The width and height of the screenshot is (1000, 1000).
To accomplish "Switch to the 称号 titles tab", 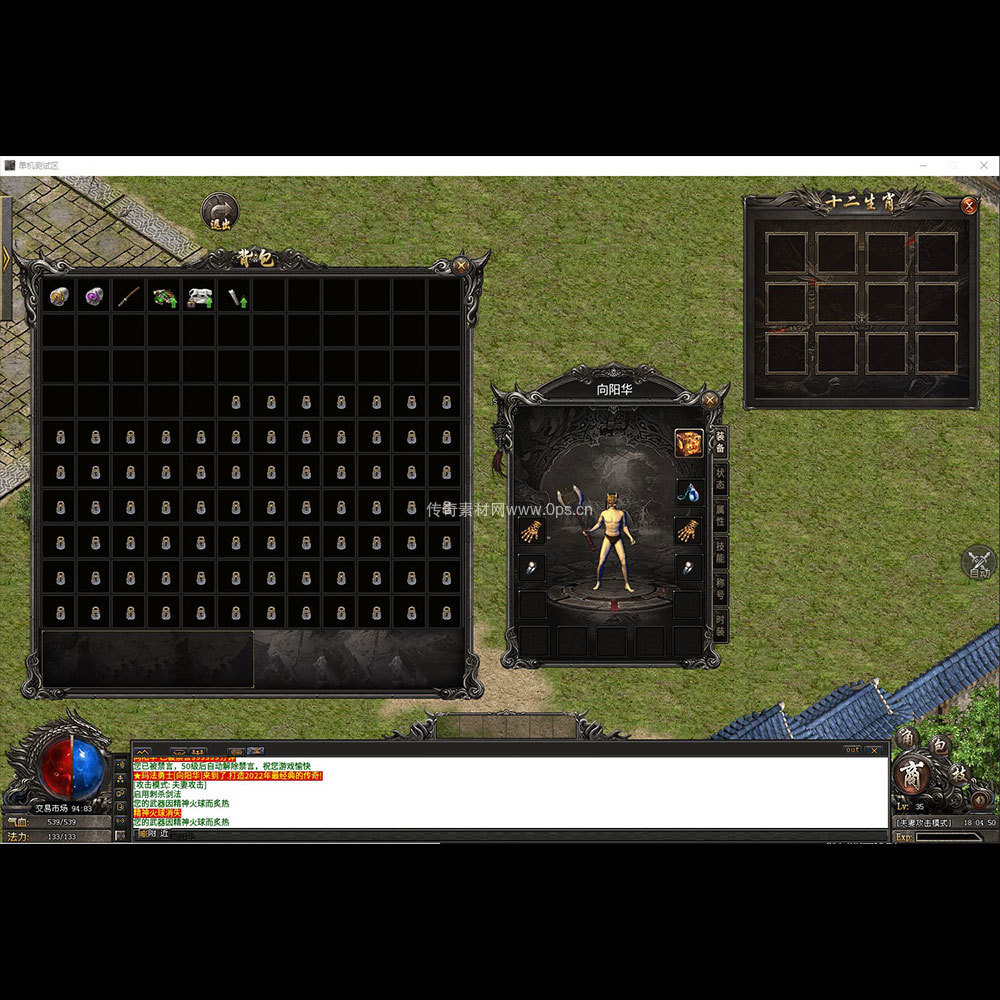I will coord(720,589).
